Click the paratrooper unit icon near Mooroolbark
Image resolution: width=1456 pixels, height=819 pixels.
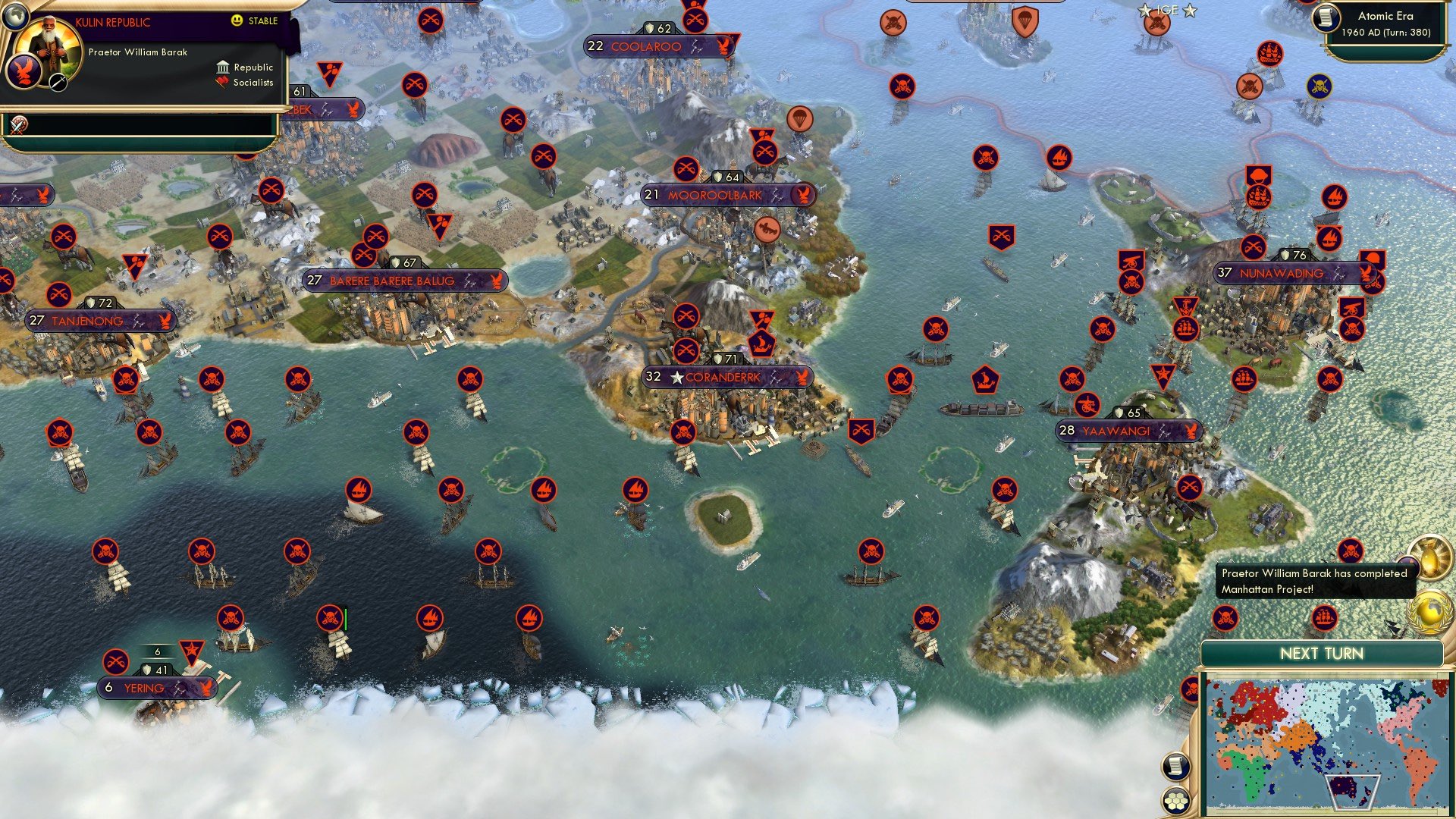pyautogui.click(x=801, y=119)
